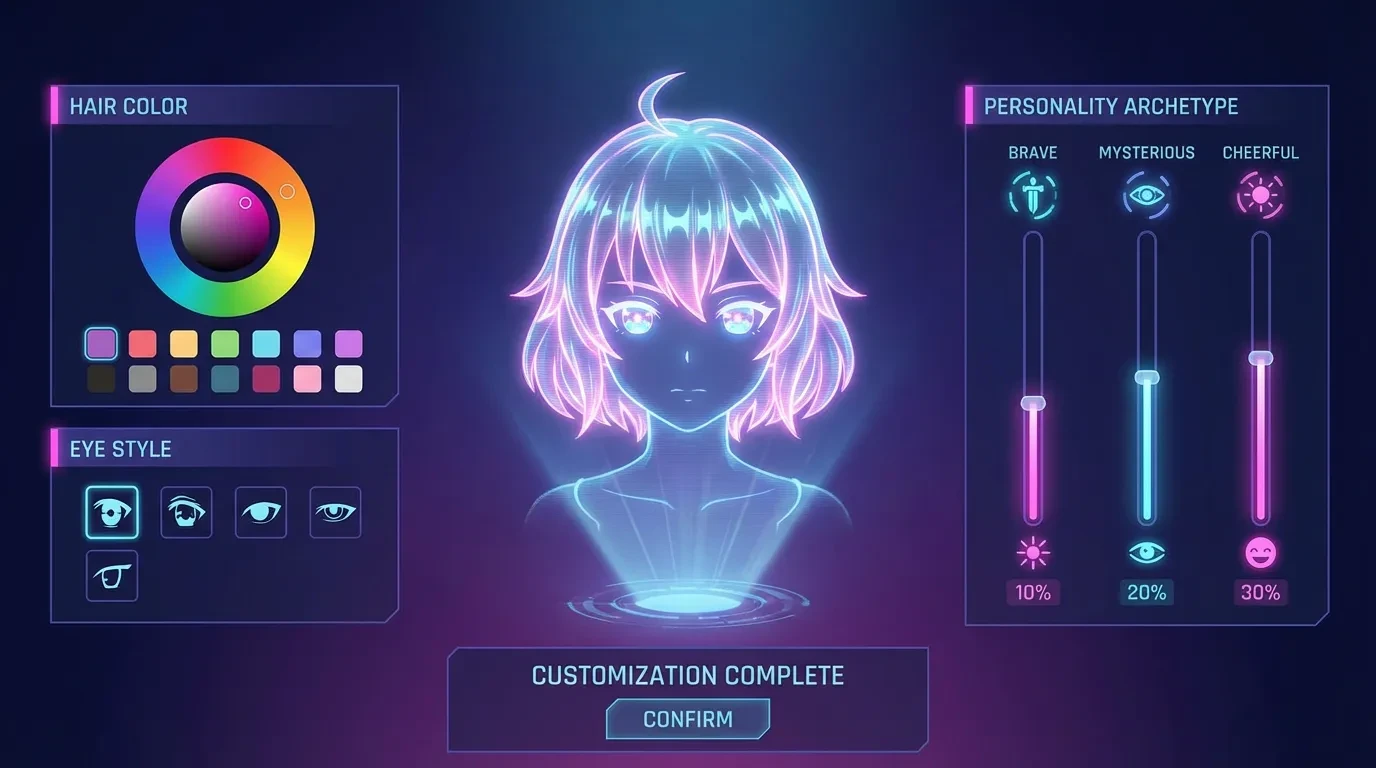Click the Mysterious eye archetype icon
This screenshot has height=768, width=1376.
pos(1146,193)
